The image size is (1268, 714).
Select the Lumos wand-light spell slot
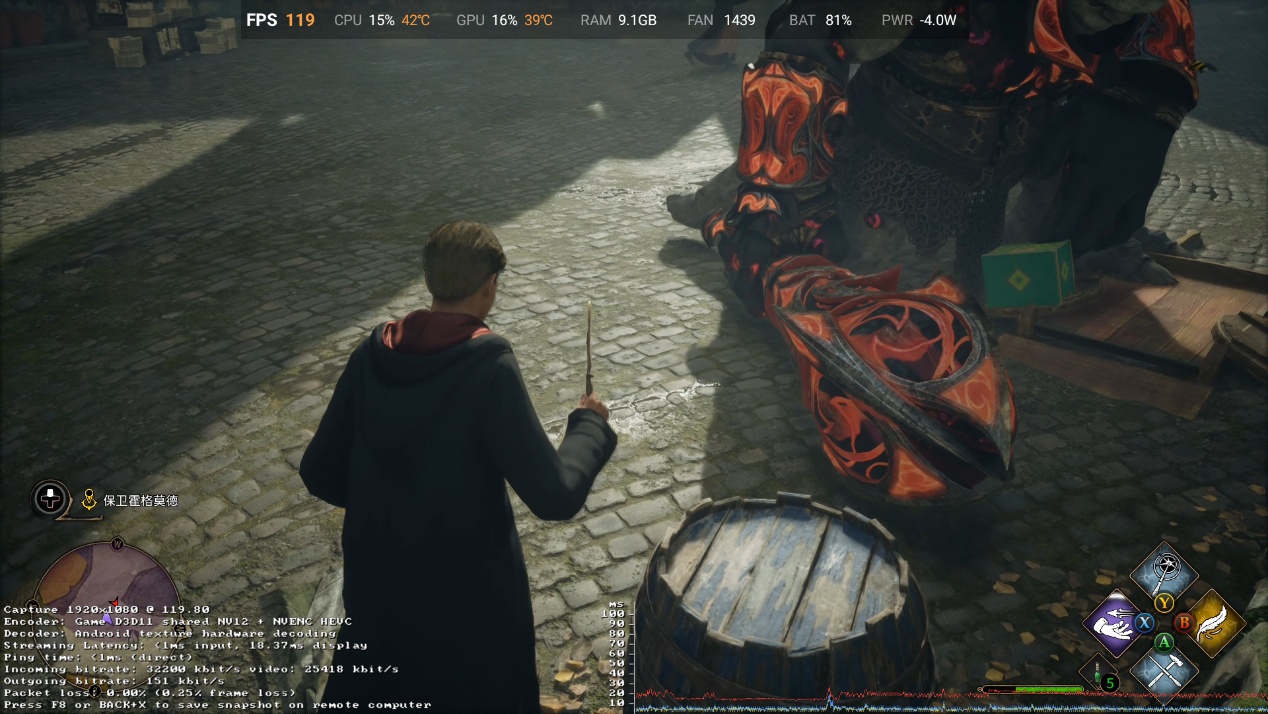[x=1163, y=573]
